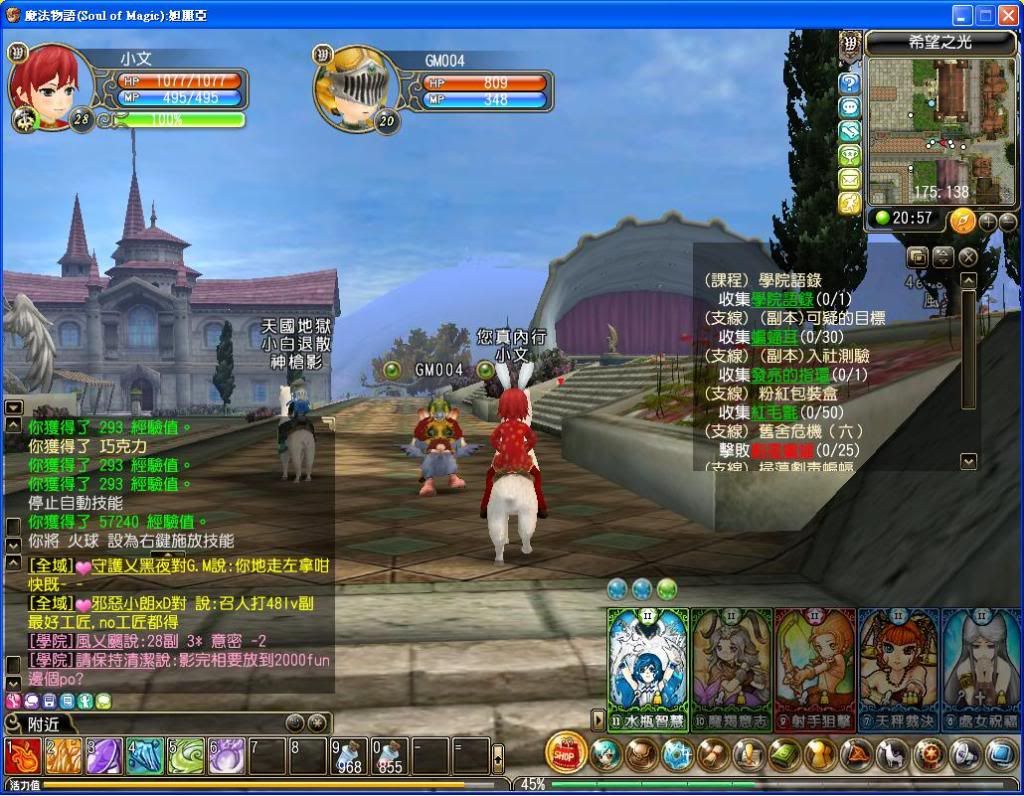Open the red SHOP button

(566, 754)
